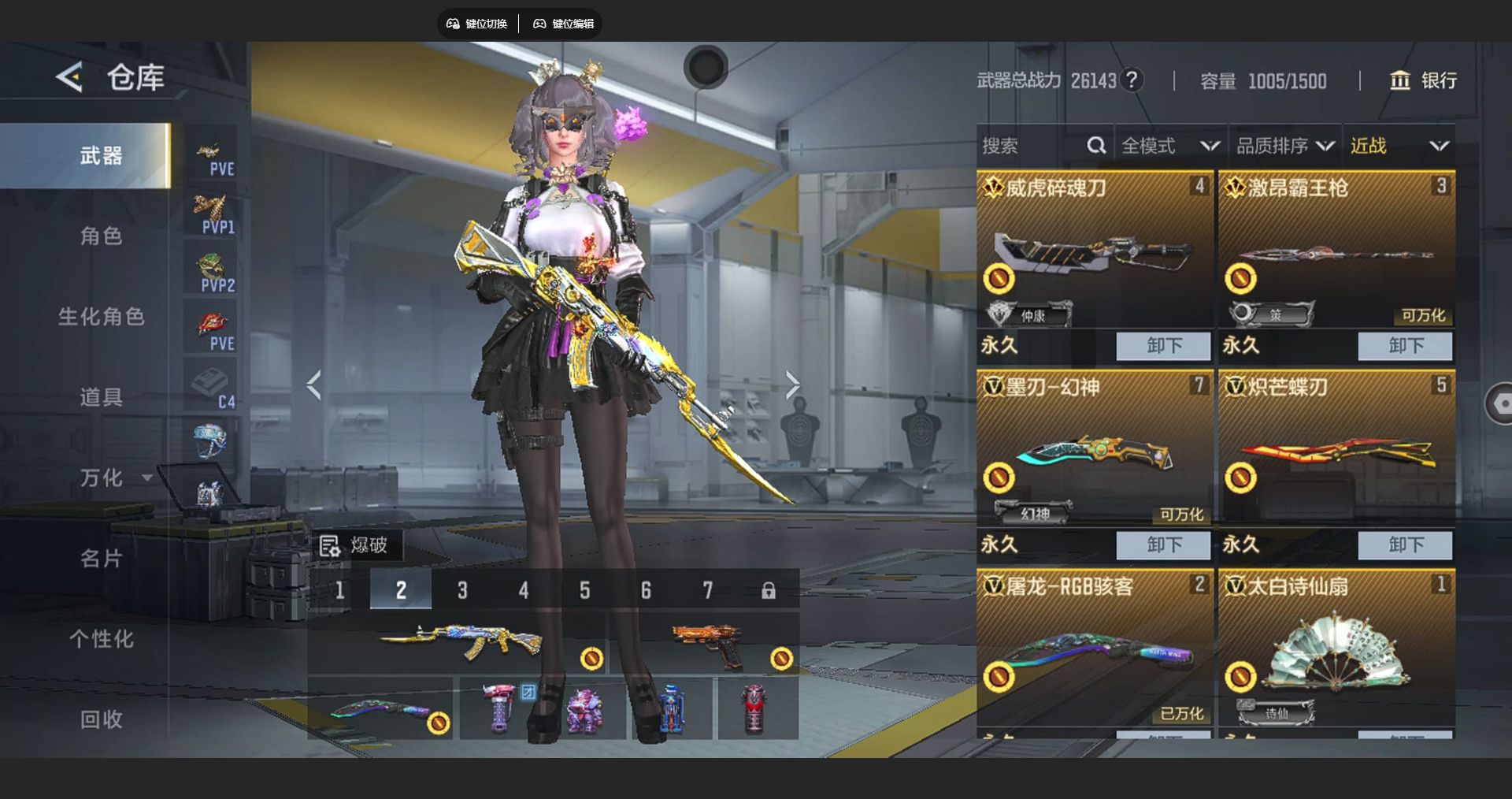The image size is (1512, 799).
Task: Click the 搜索 search field
Action: coord(1032,146)
